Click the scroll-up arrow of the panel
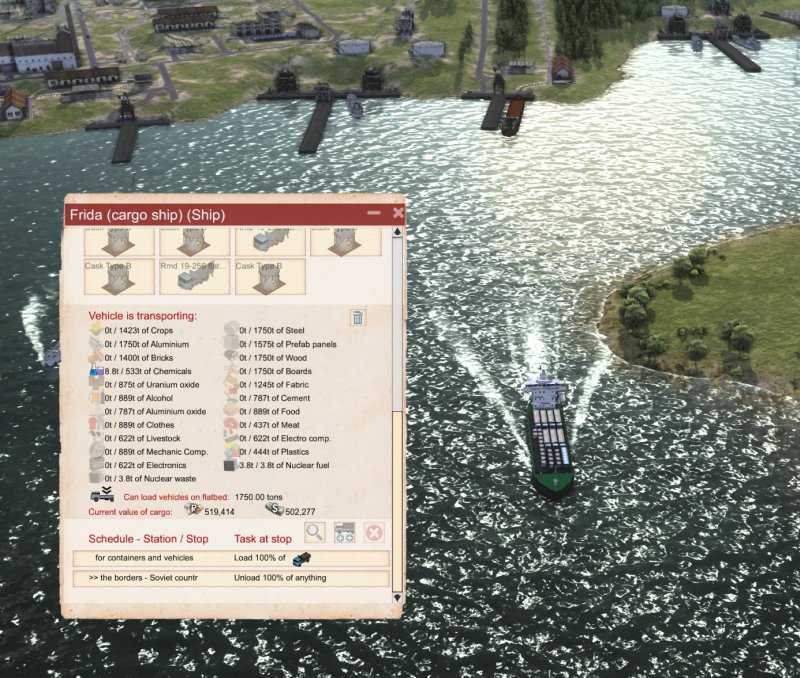 pos(398,234)
